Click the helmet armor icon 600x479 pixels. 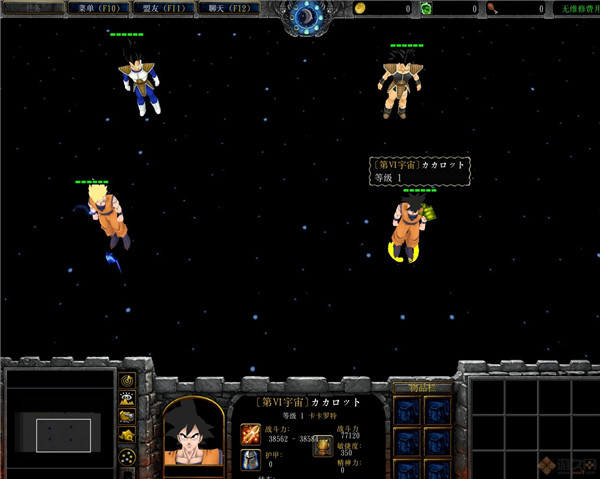click(x=250, y=459)
